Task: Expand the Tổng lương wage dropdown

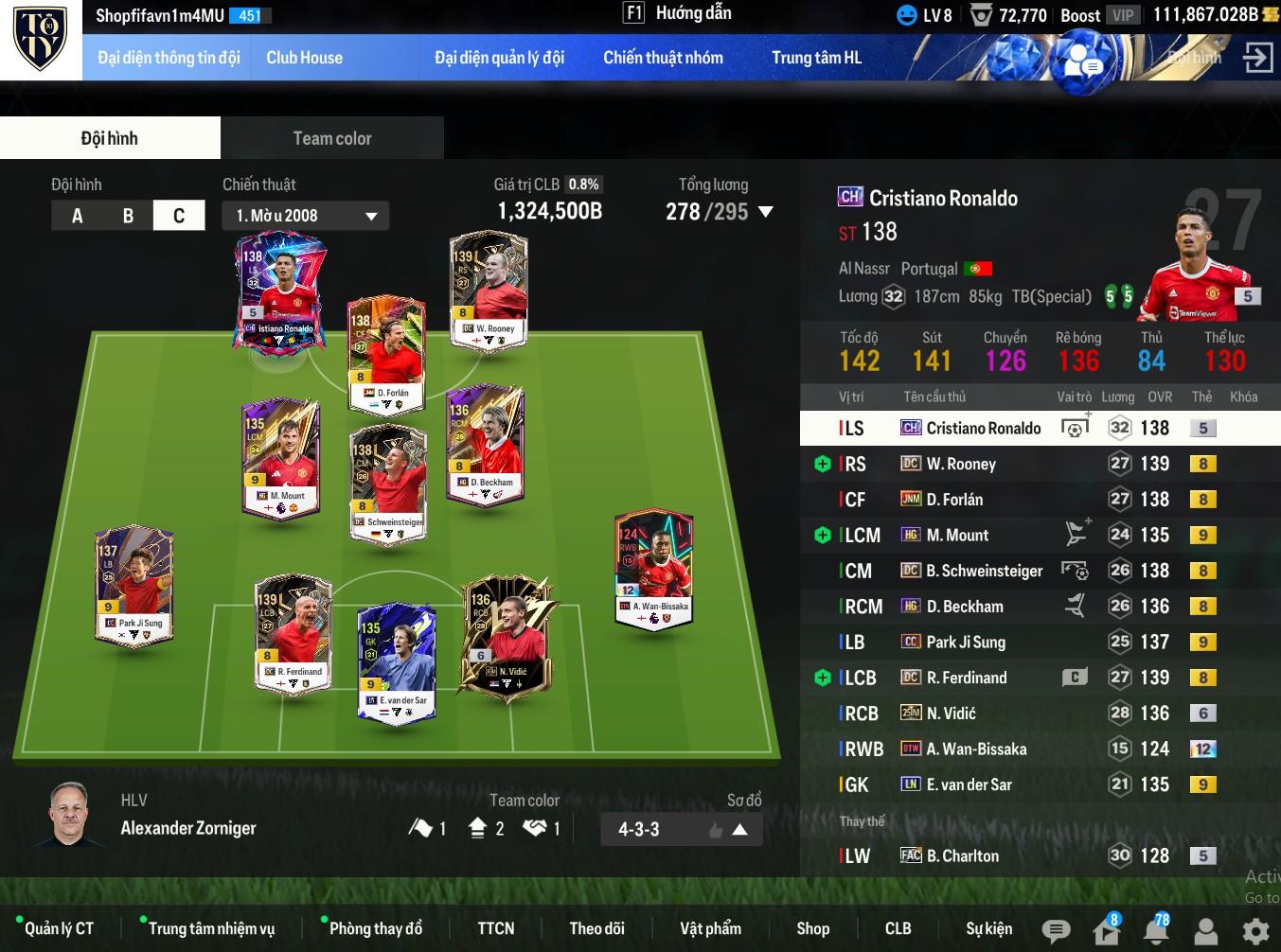Action: pyautogui.click(x=766, y=212)
